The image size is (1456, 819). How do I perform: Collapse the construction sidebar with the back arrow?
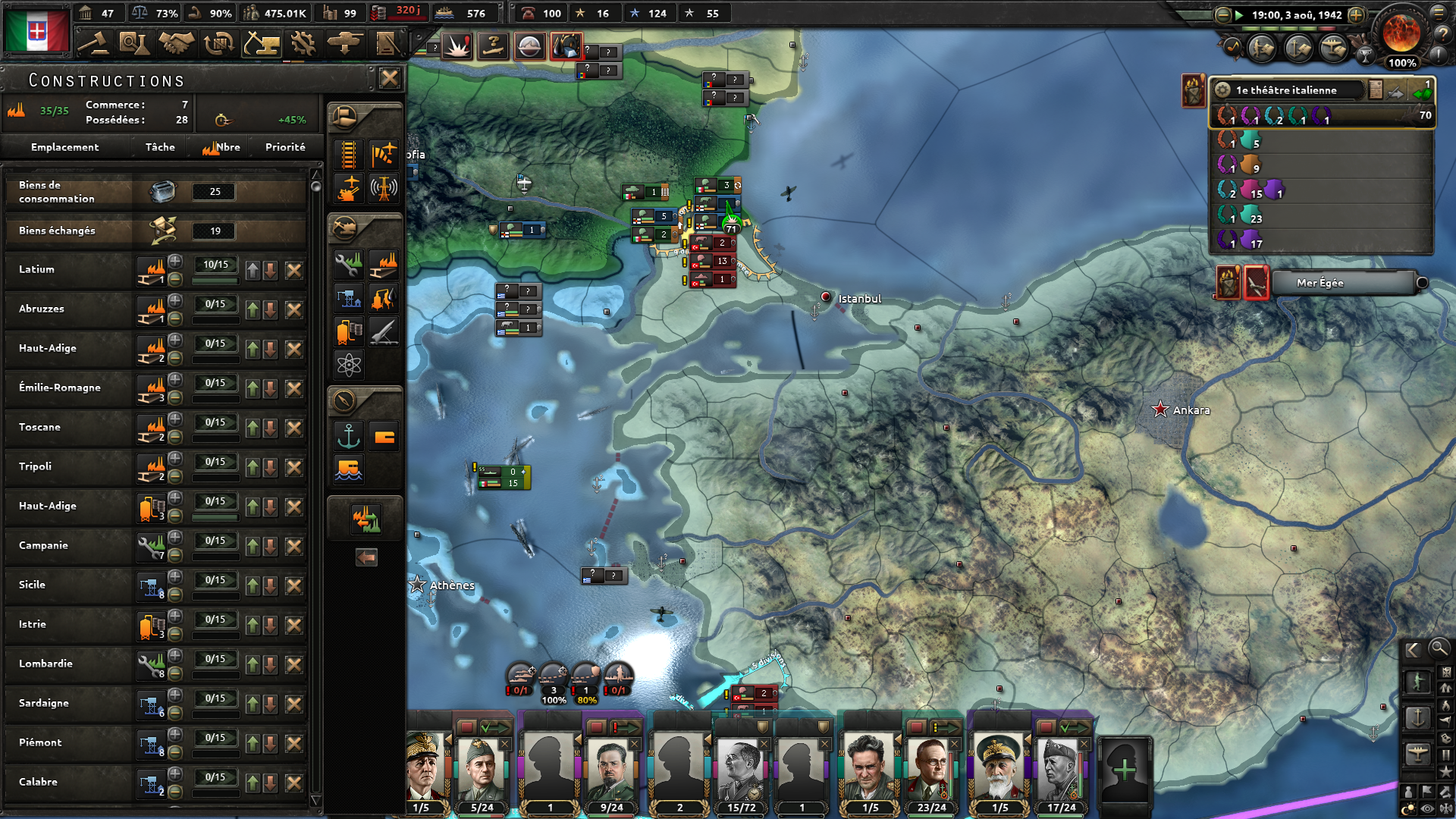click(x=366, y=557)
